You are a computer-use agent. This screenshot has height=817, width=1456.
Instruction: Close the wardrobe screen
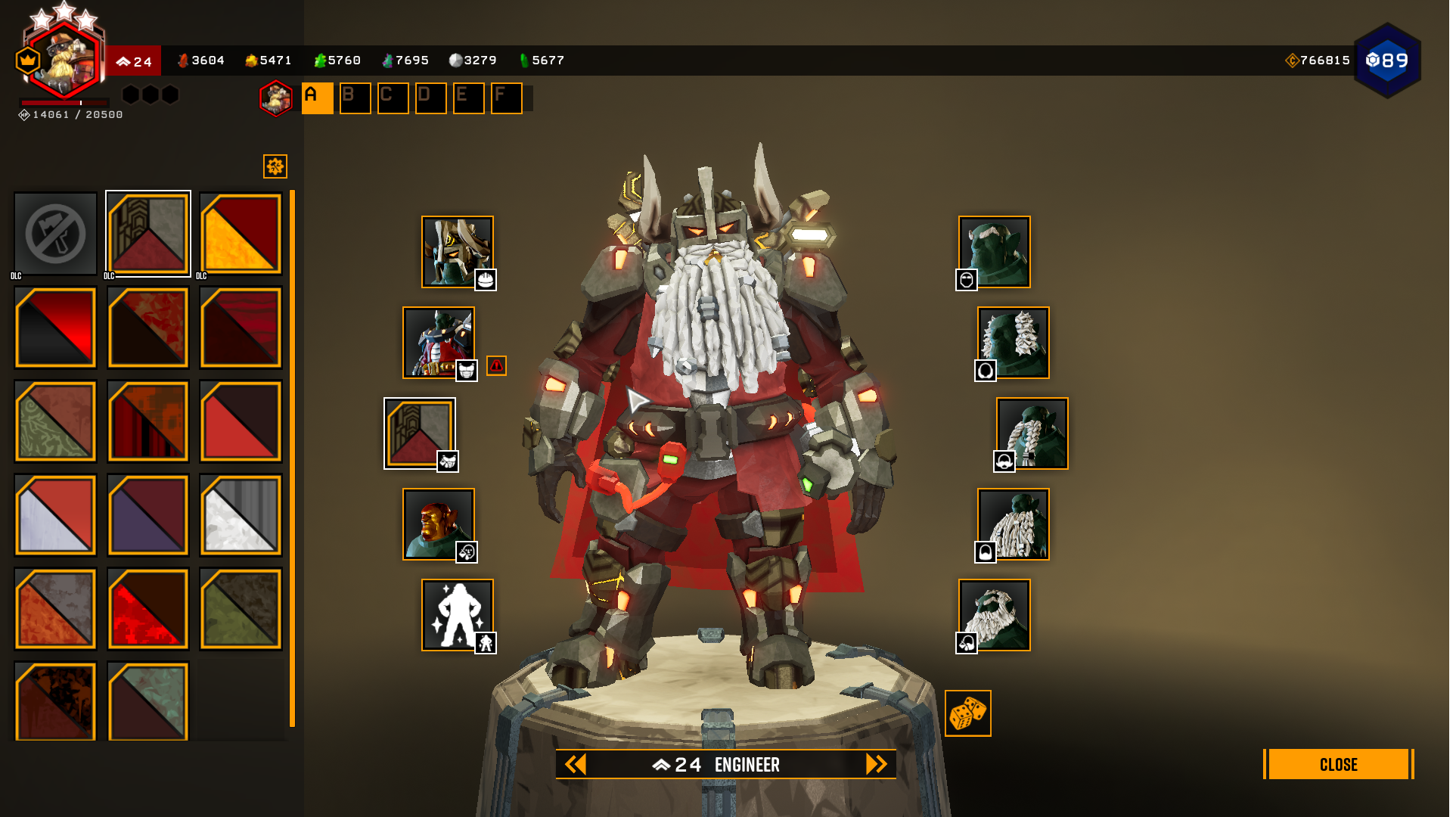click(1338, 764)
